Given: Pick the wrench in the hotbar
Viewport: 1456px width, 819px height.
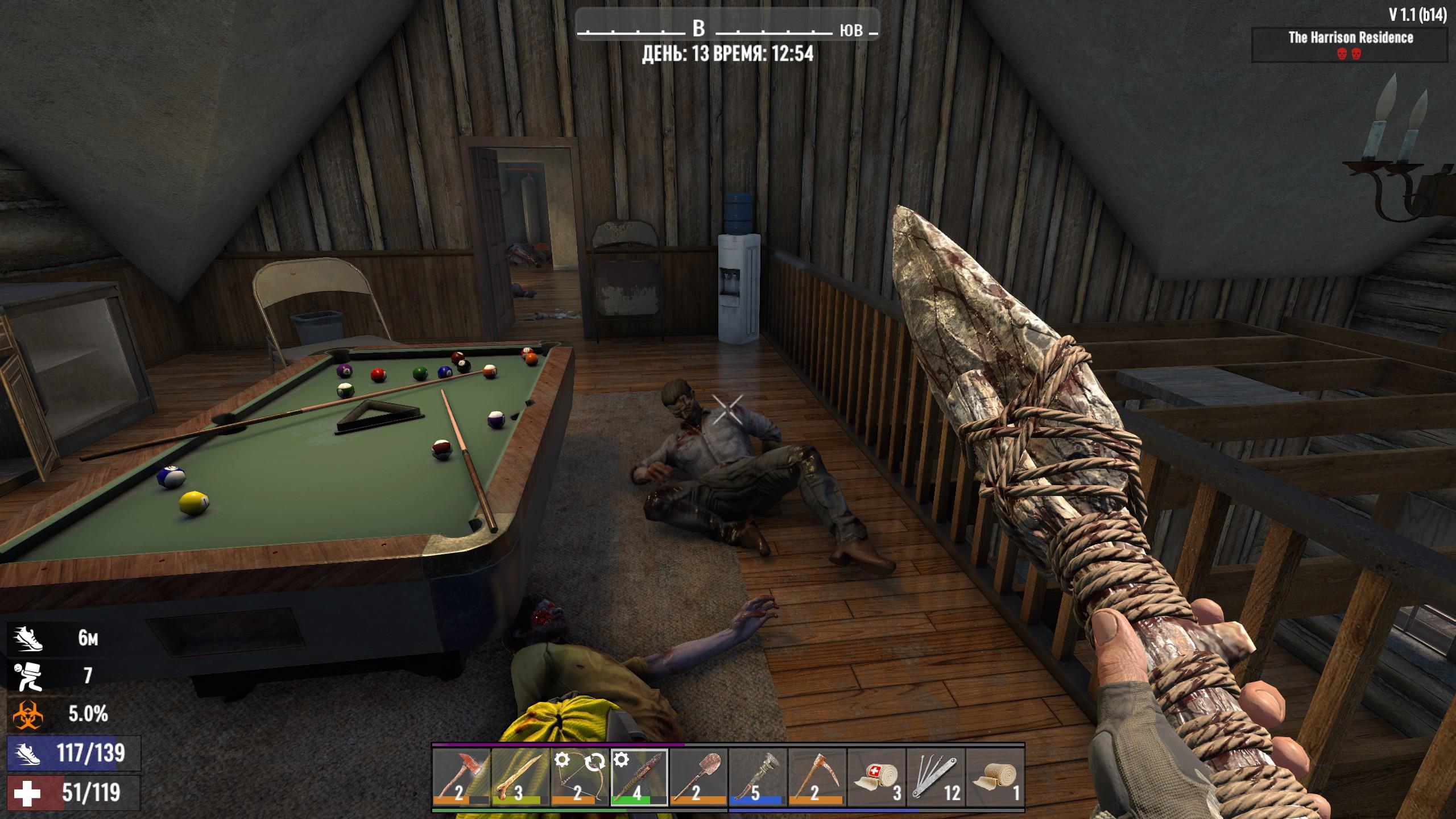Looking at the screenshot, I should [757, 777].
